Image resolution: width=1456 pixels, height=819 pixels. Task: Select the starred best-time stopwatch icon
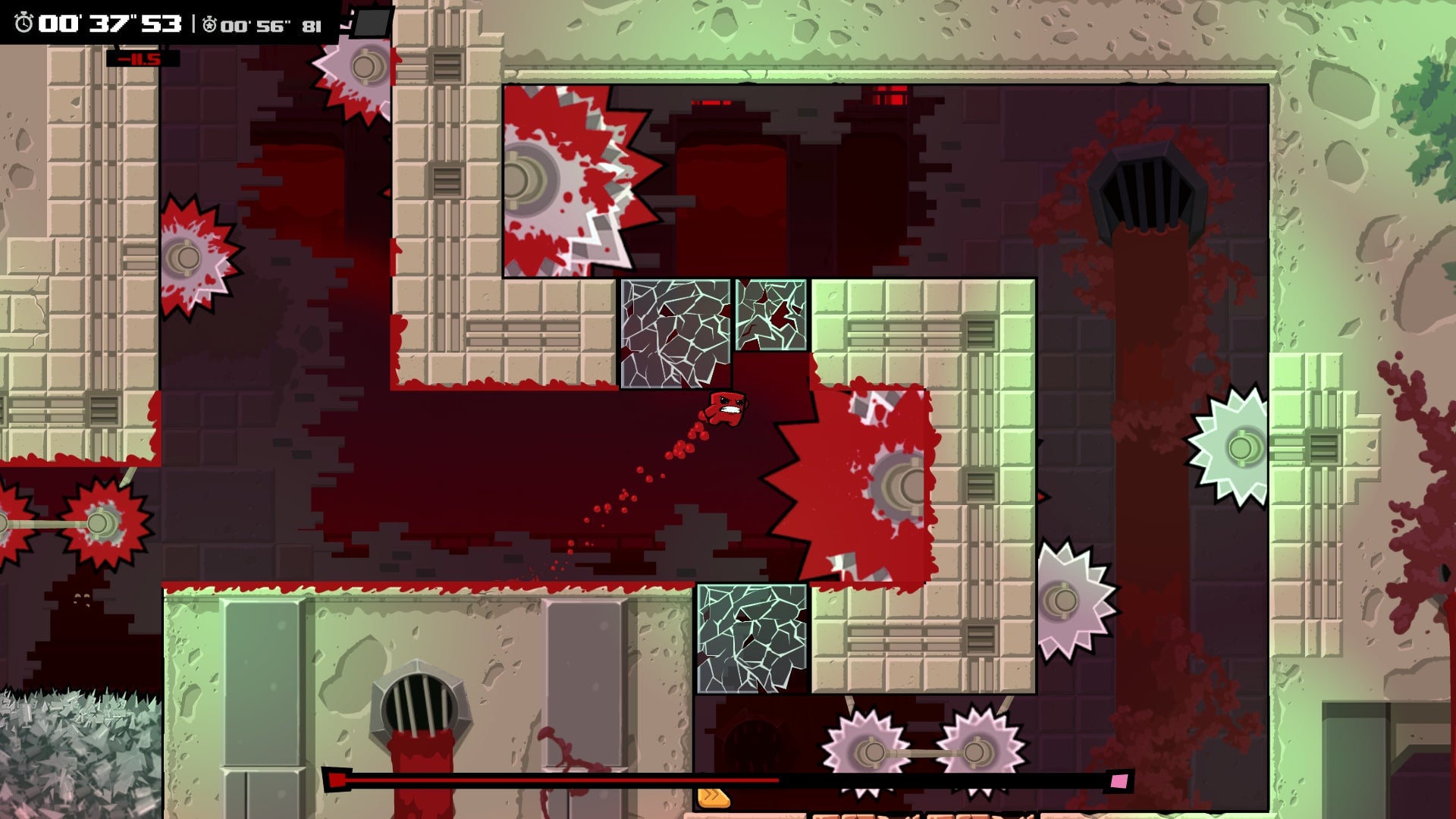click(211, 24)
